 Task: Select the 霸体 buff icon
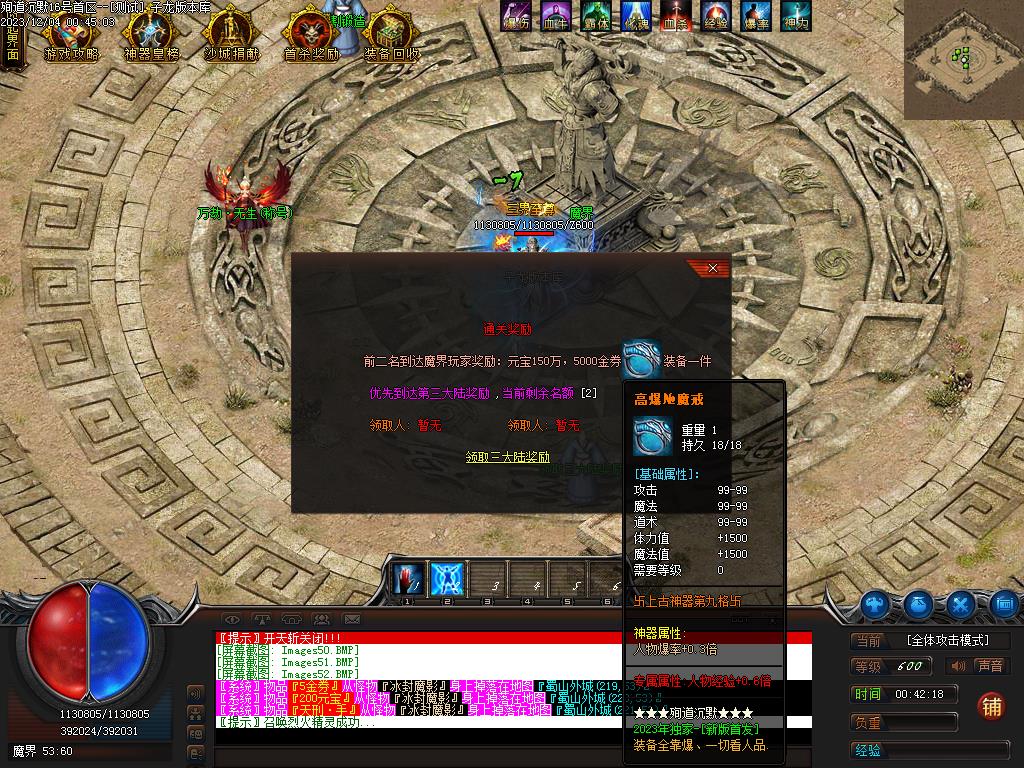coord(595,17)
